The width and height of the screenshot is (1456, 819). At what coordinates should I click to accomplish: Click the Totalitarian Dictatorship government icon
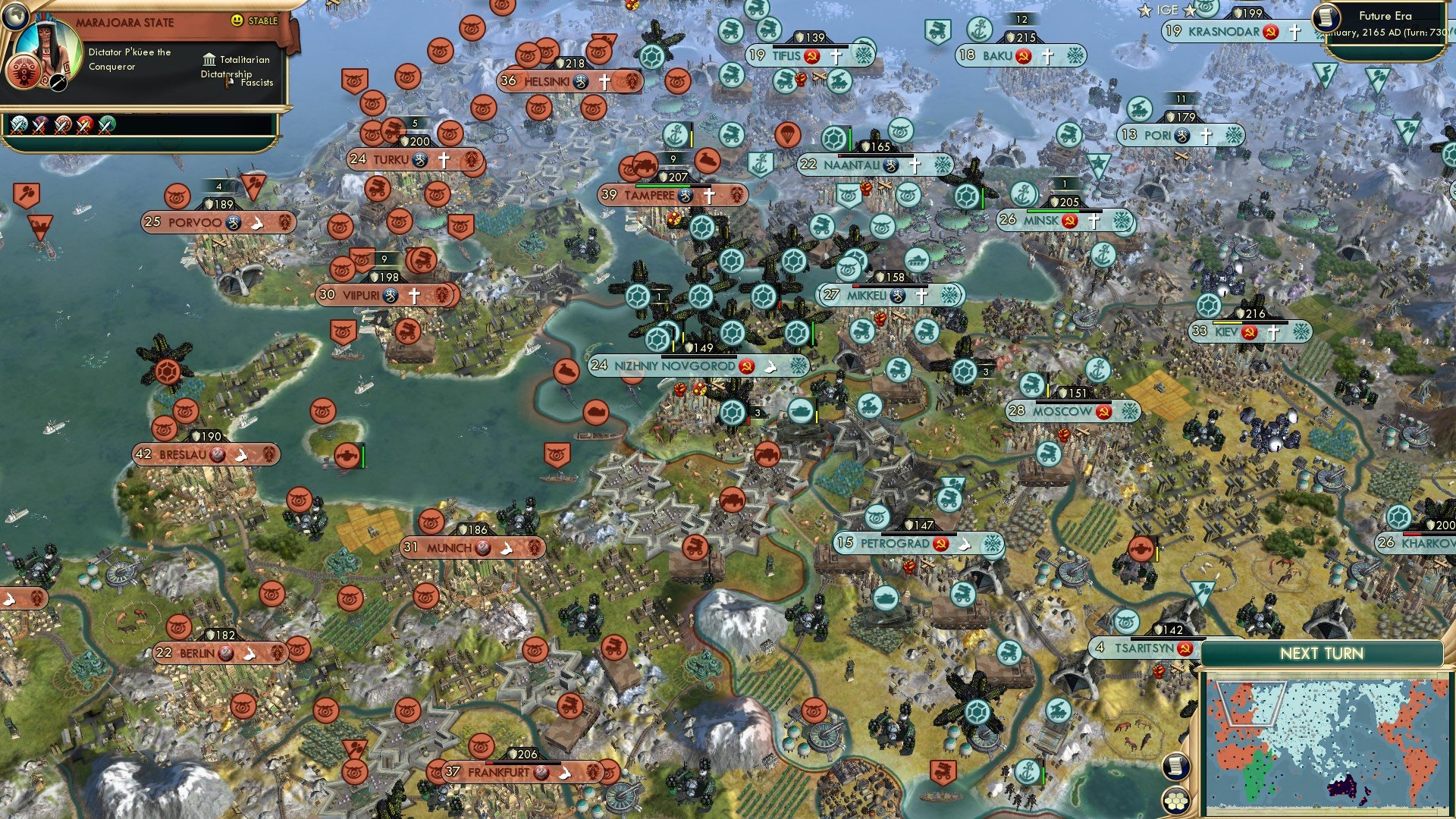(210, 59)
